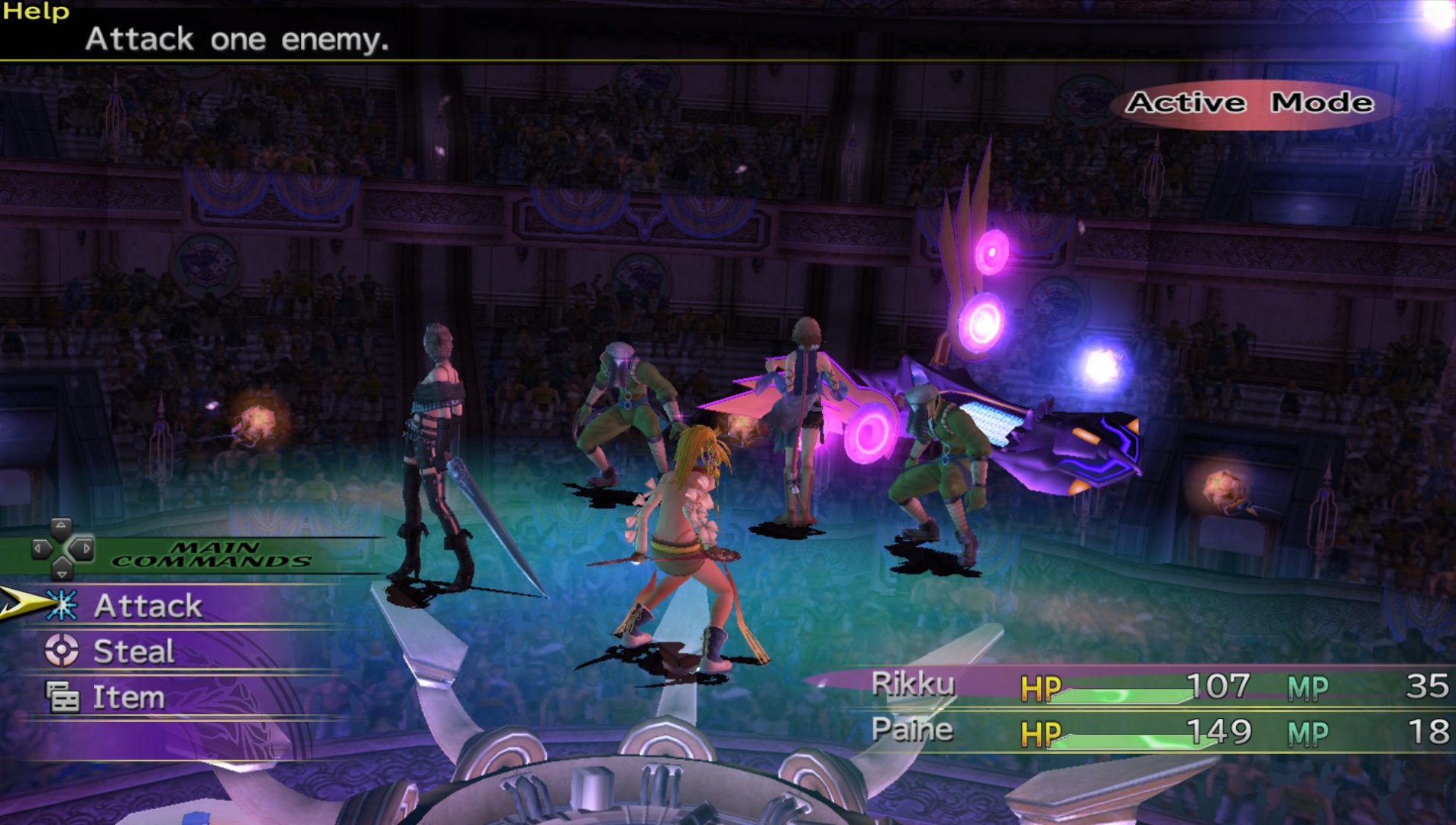Select the Attack command
This screenshot has width=1456, height=825.
coord(147,606)
